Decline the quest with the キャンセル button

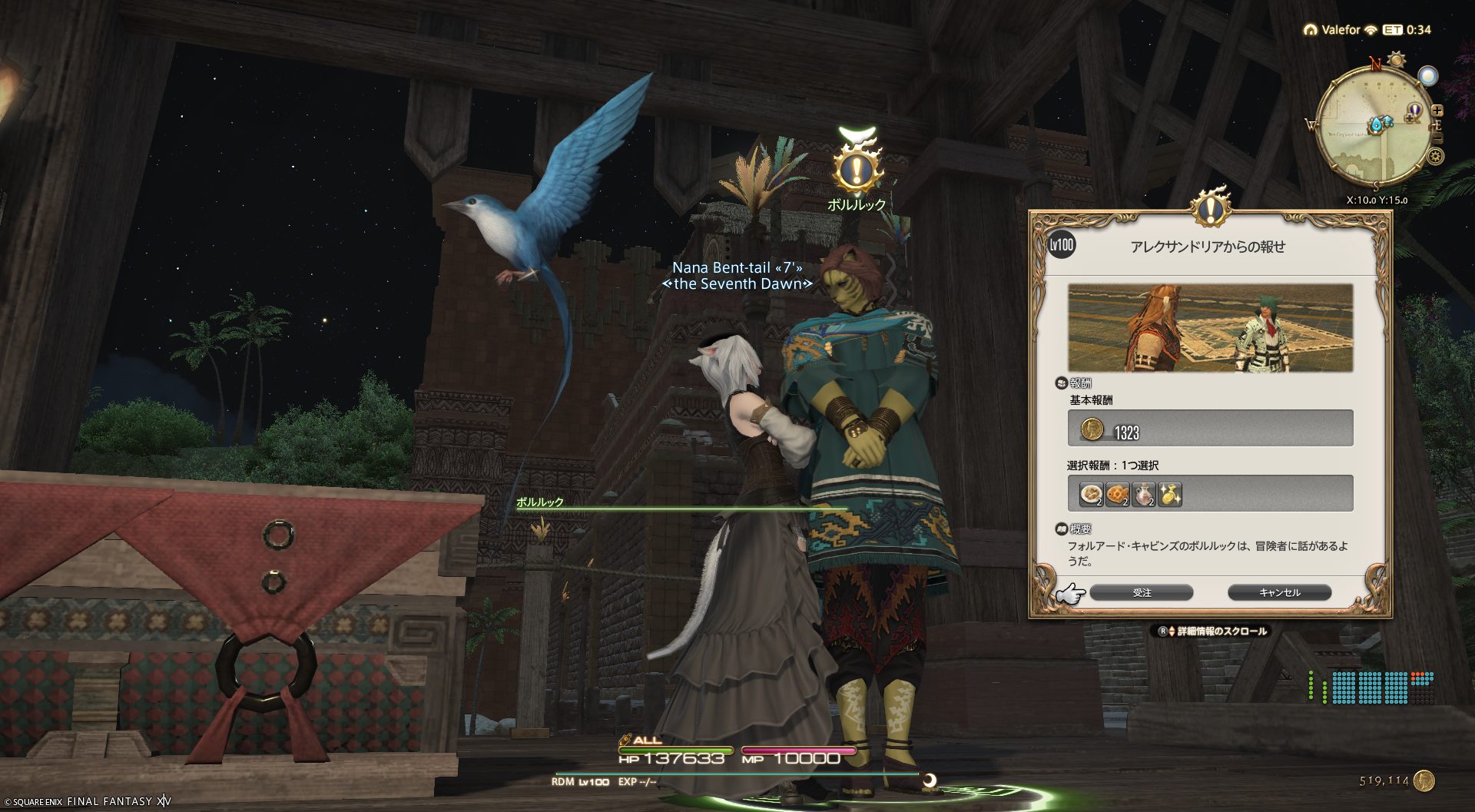pyautogui.click(x=1279, y=592)
